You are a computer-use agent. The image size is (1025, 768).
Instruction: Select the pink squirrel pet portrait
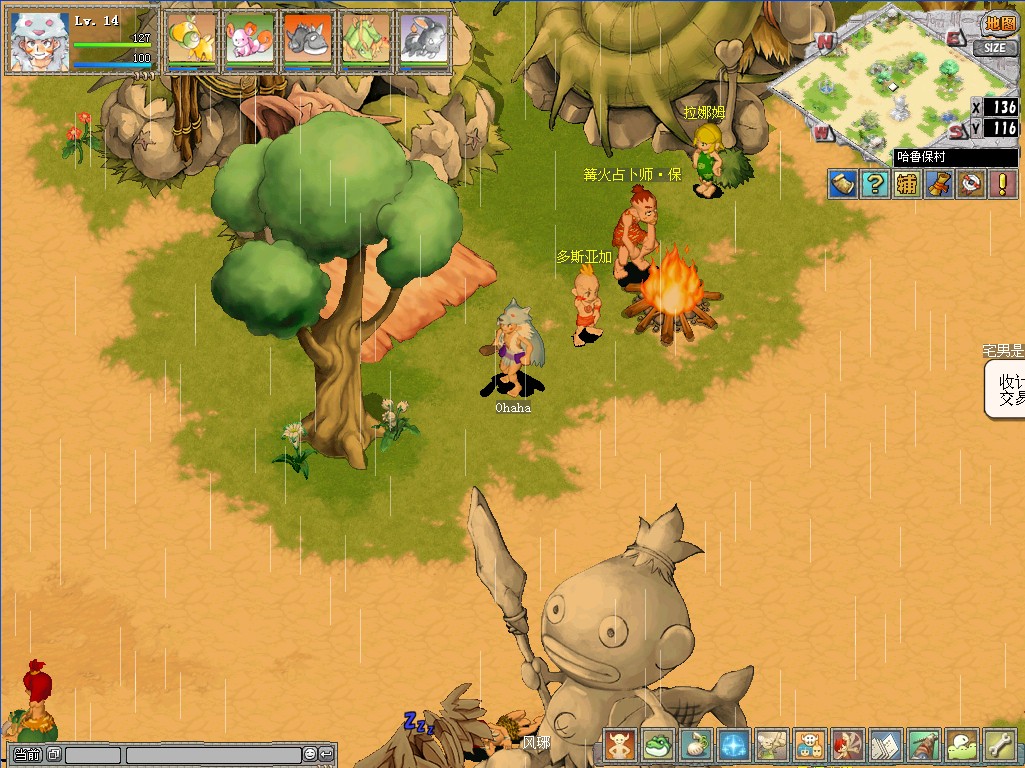250,42
